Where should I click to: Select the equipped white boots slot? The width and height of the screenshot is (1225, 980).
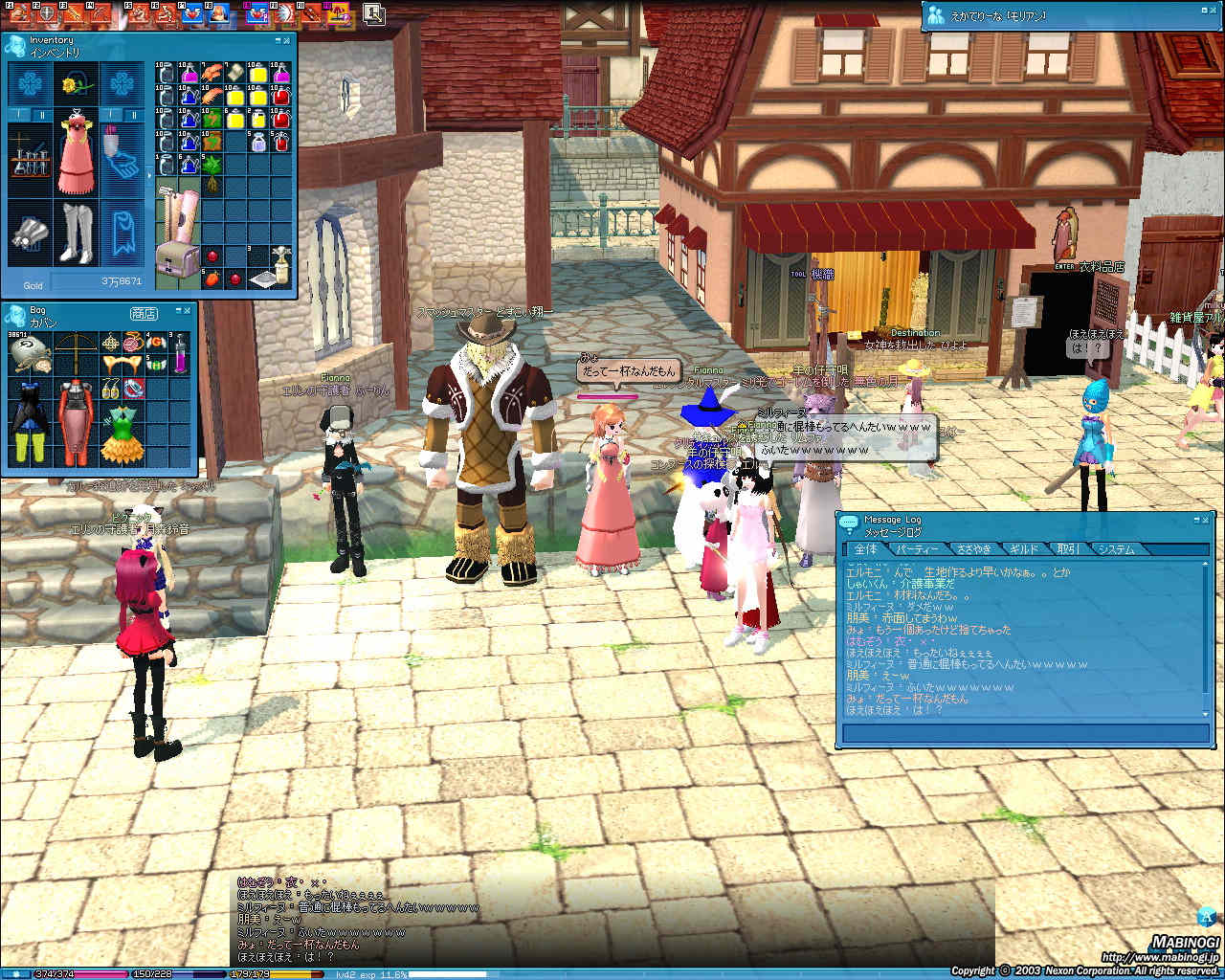[75, 233]
